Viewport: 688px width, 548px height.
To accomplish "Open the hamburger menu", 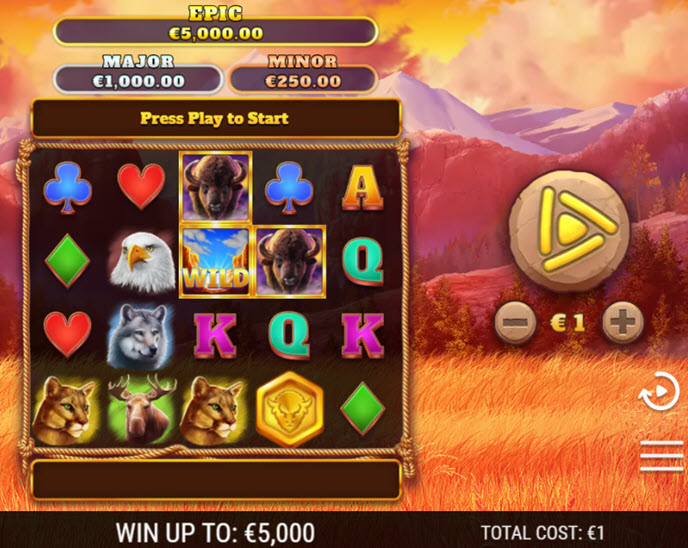I will coord(660,455).
